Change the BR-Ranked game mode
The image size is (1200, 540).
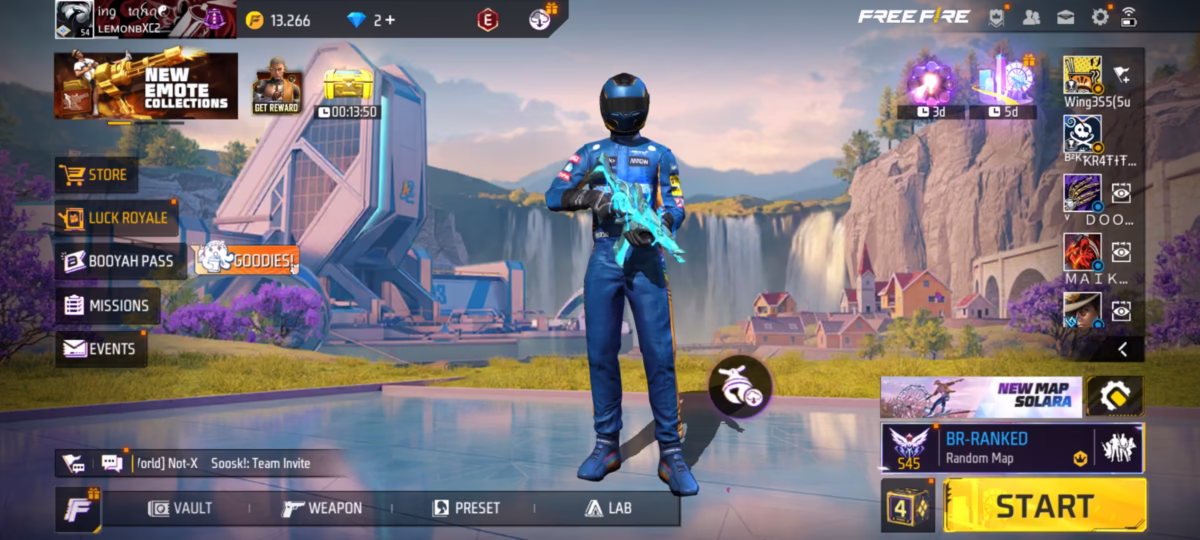(x=985, y=447)
